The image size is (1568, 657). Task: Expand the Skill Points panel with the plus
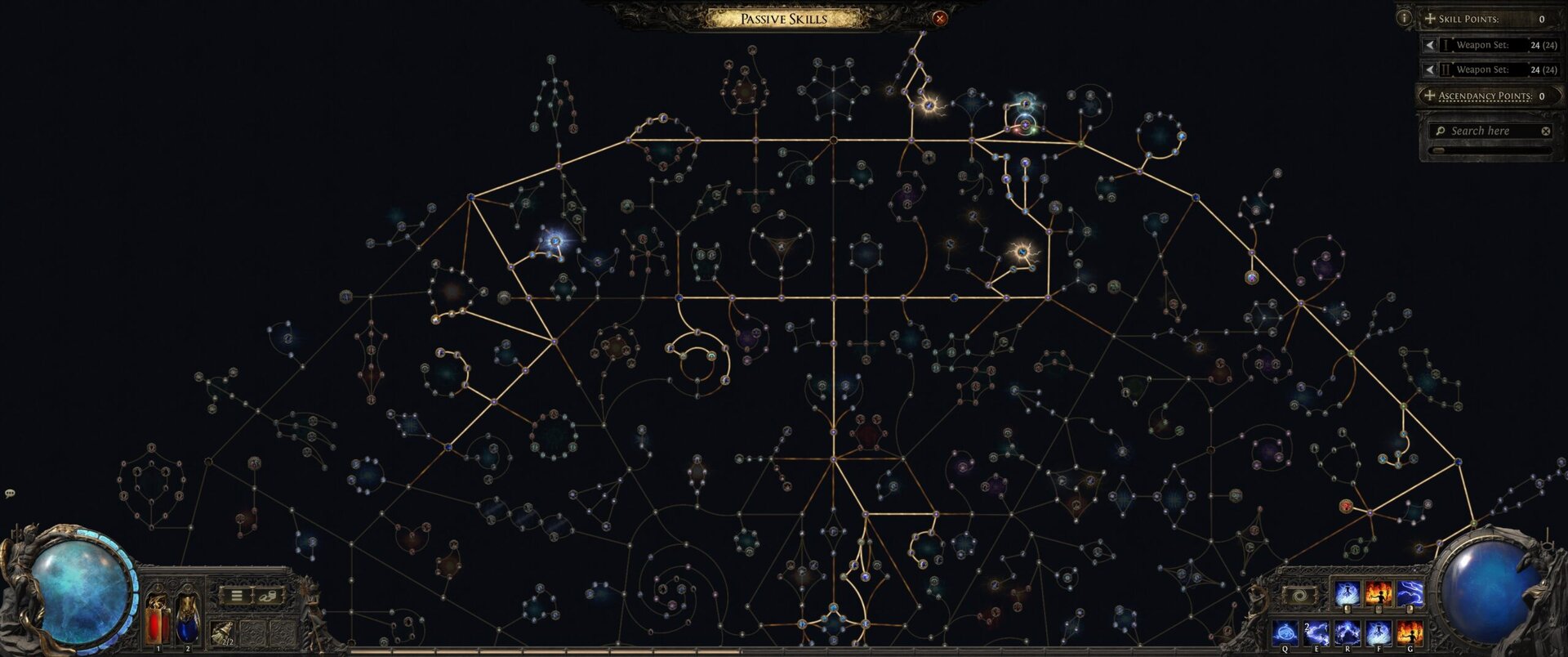click(1429, 19)
